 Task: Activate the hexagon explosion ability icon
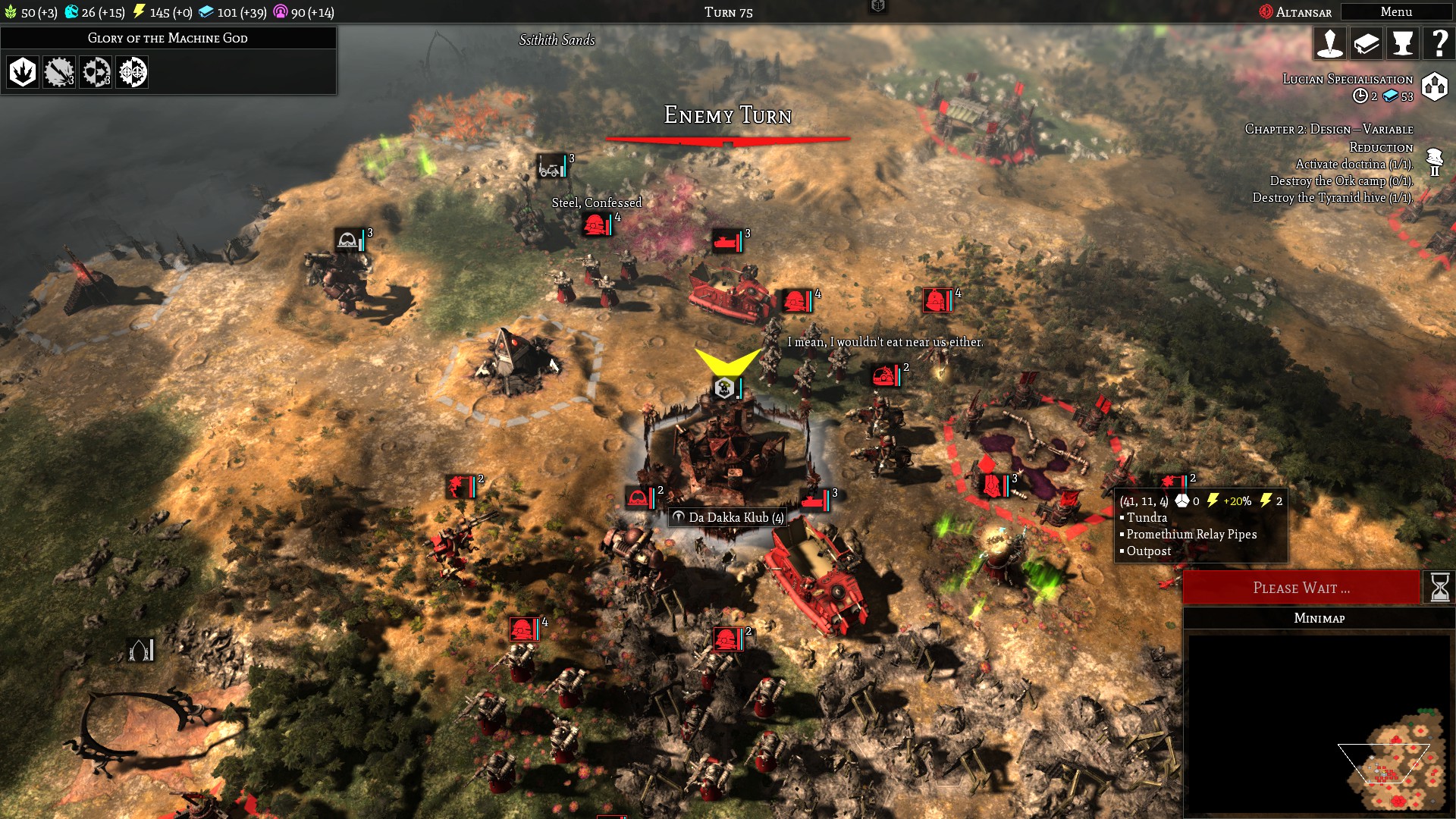click(23, 72)
